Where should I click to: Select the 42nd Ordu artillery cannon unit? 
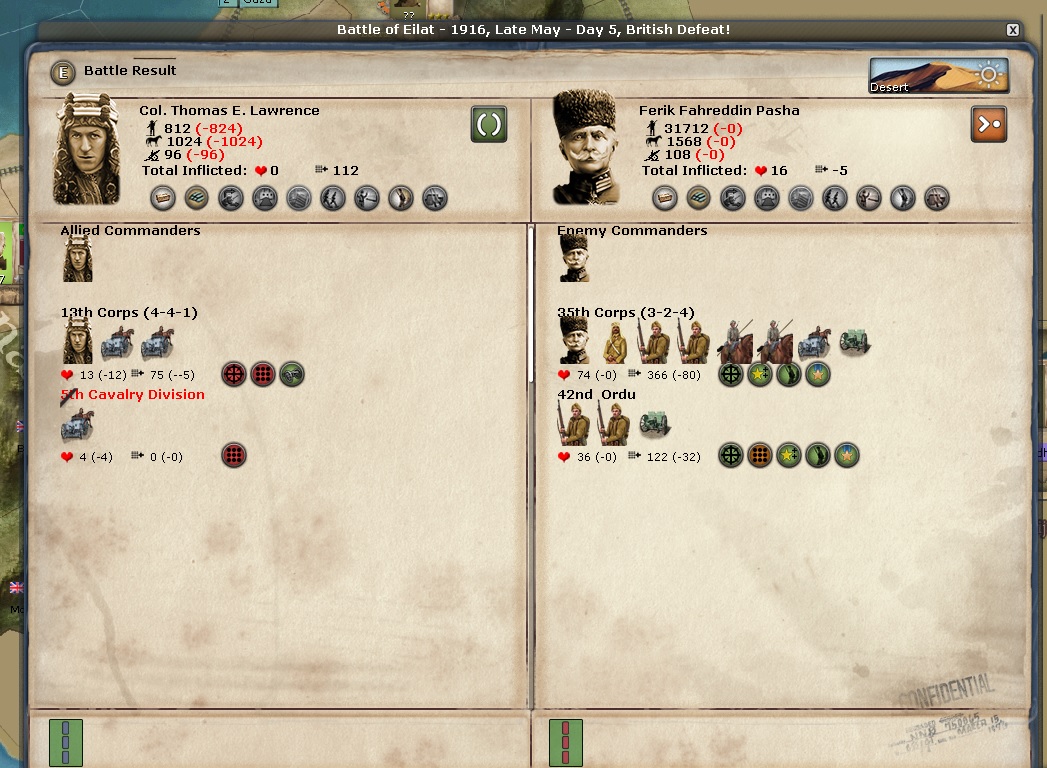[x=654, y=424]
